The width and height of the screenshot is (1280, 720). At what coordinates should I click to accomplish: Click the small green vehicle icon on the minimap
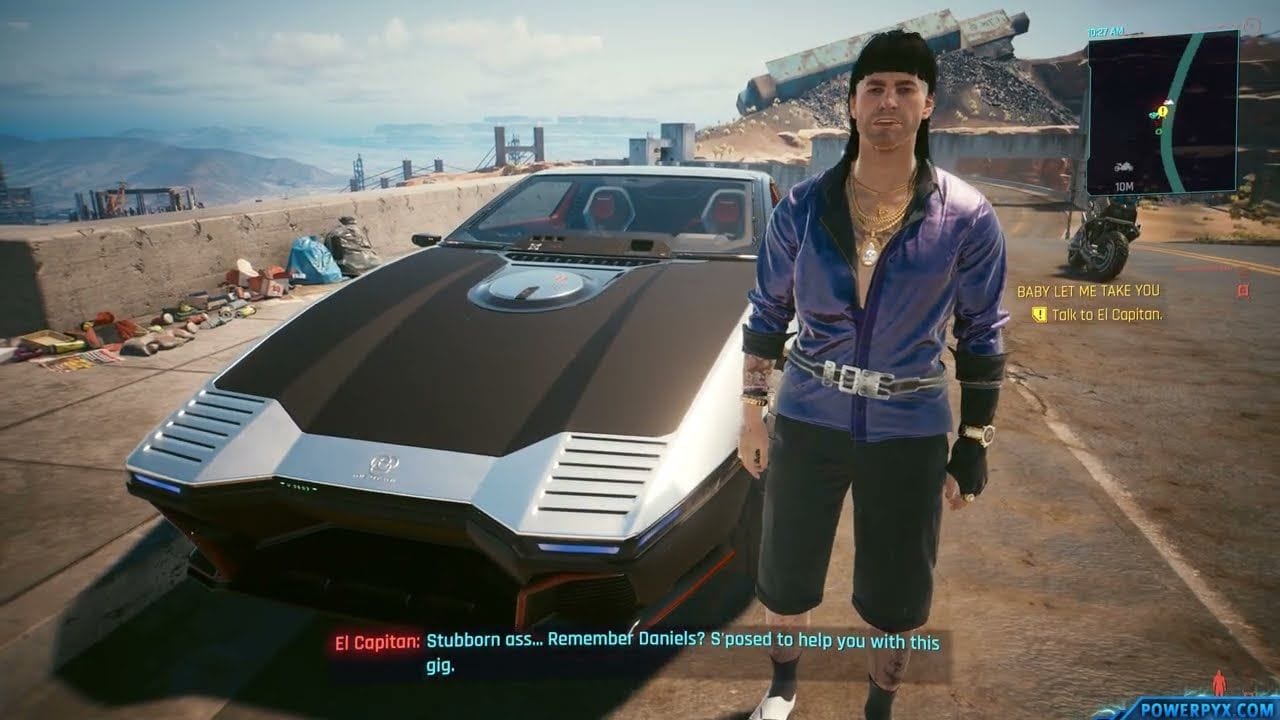pyautogui.click(x=1152, y=115)
